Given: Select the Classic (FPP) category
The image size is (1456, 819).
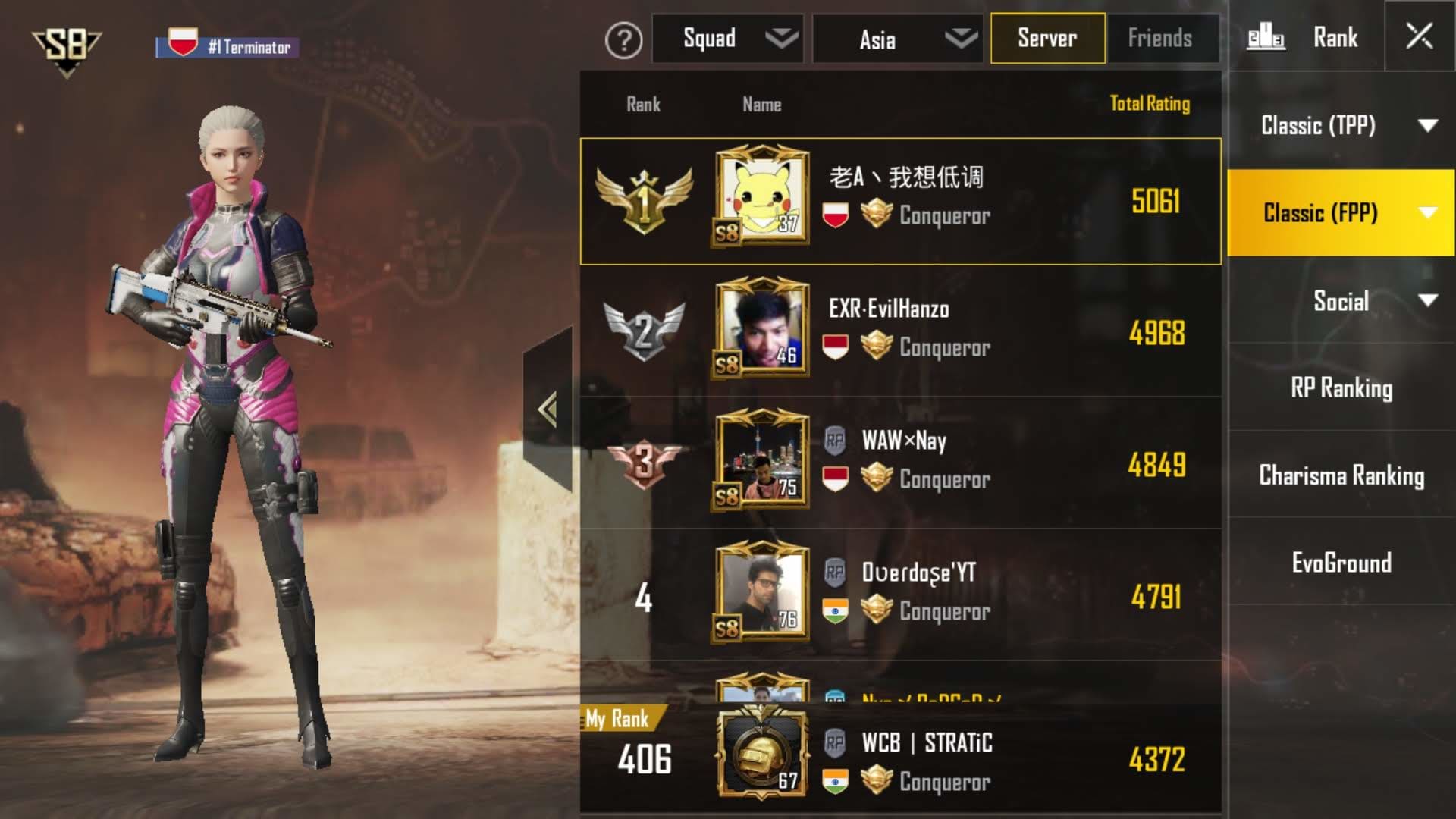Looking at the screenshot, I should click(x=1341, y=213).
